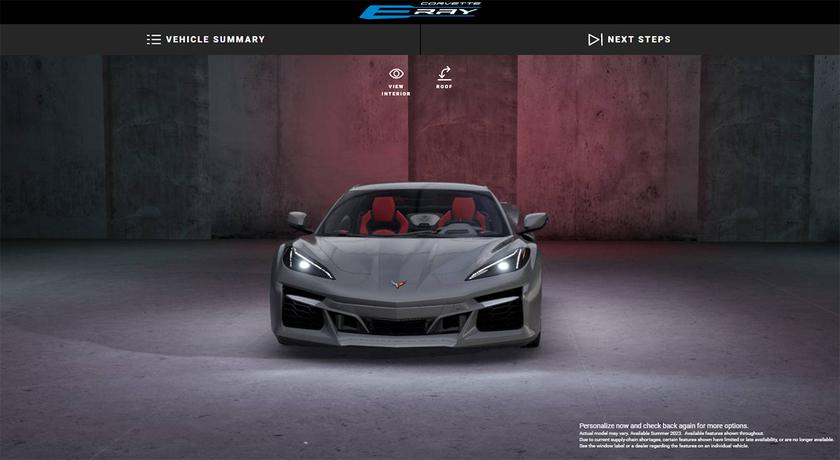Open the Vehicle Summary panel
The image size is (840, 460).
(x=206, y=40)
